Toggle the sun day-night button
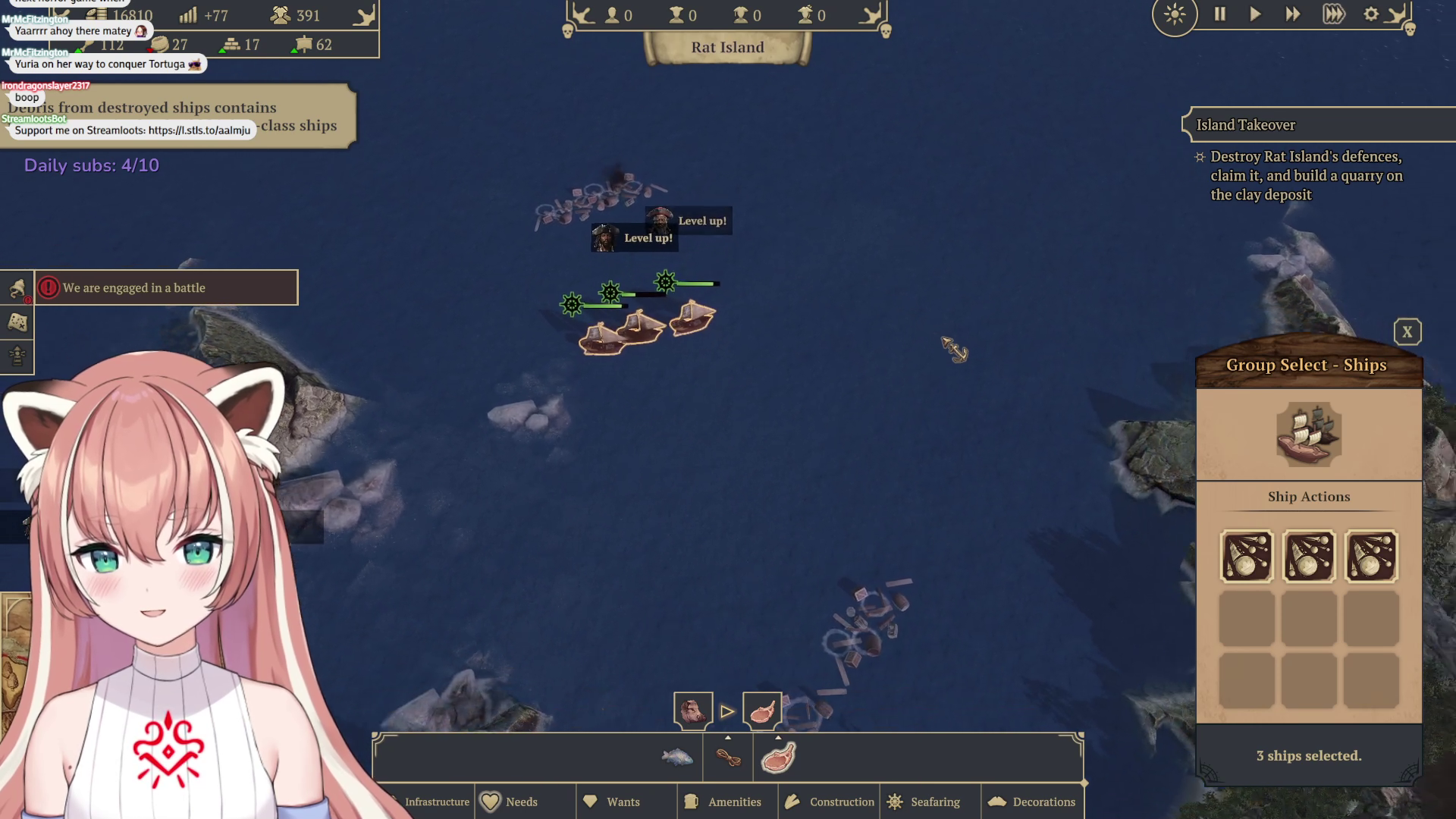 (1175, 14)
